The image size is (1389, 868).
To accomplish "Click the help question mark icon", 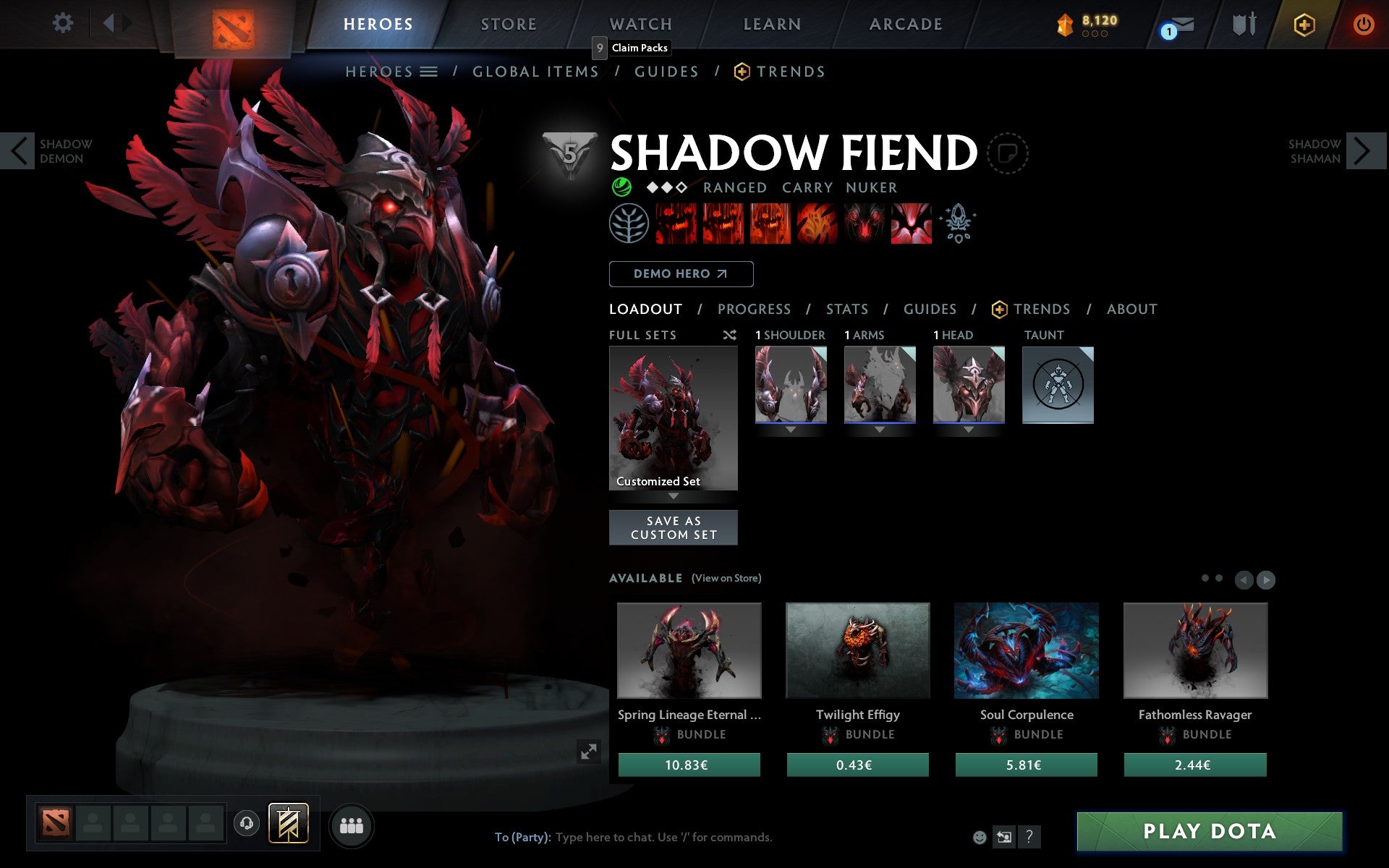I will click(x=1029, y=838).
